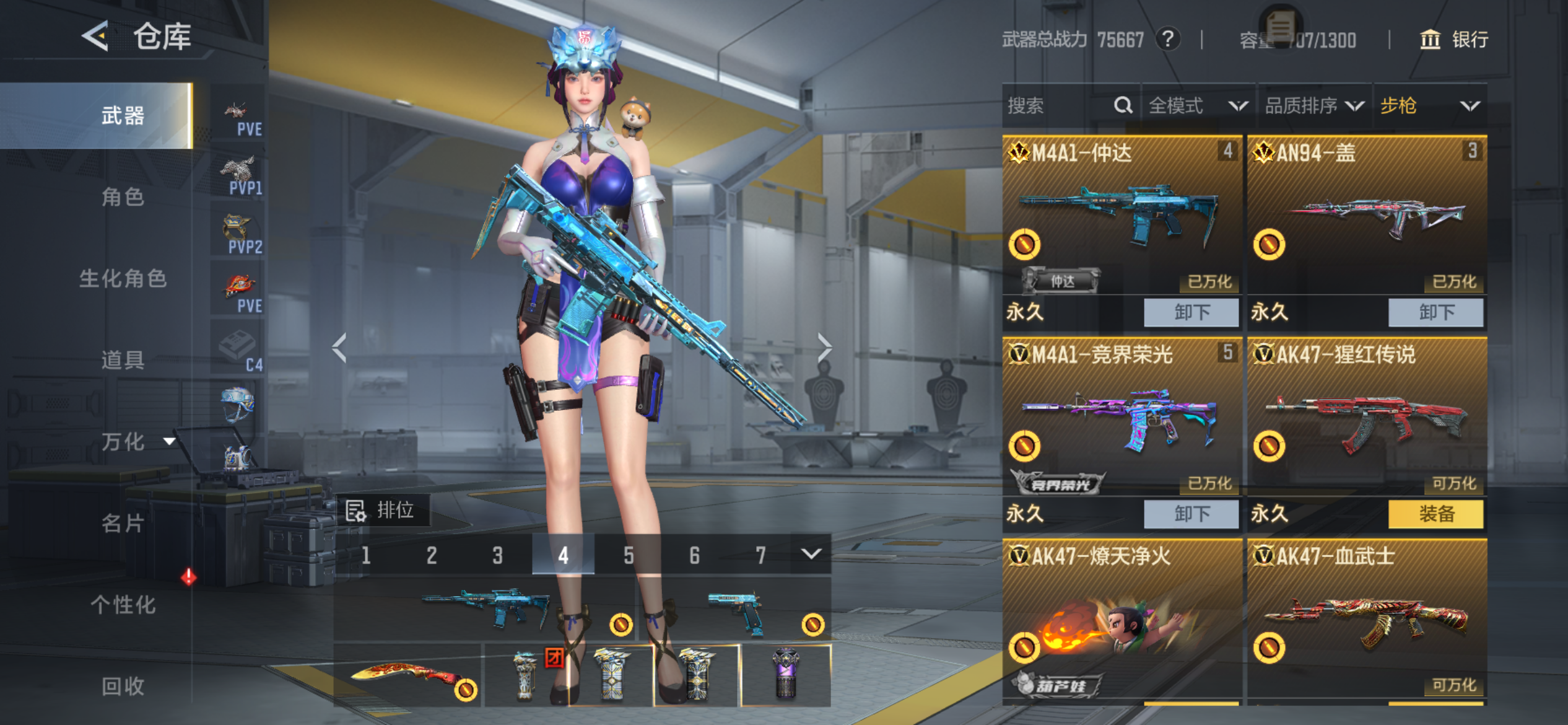
Task: Switch to the 生化角色 category
Action: tap(123, 278)
